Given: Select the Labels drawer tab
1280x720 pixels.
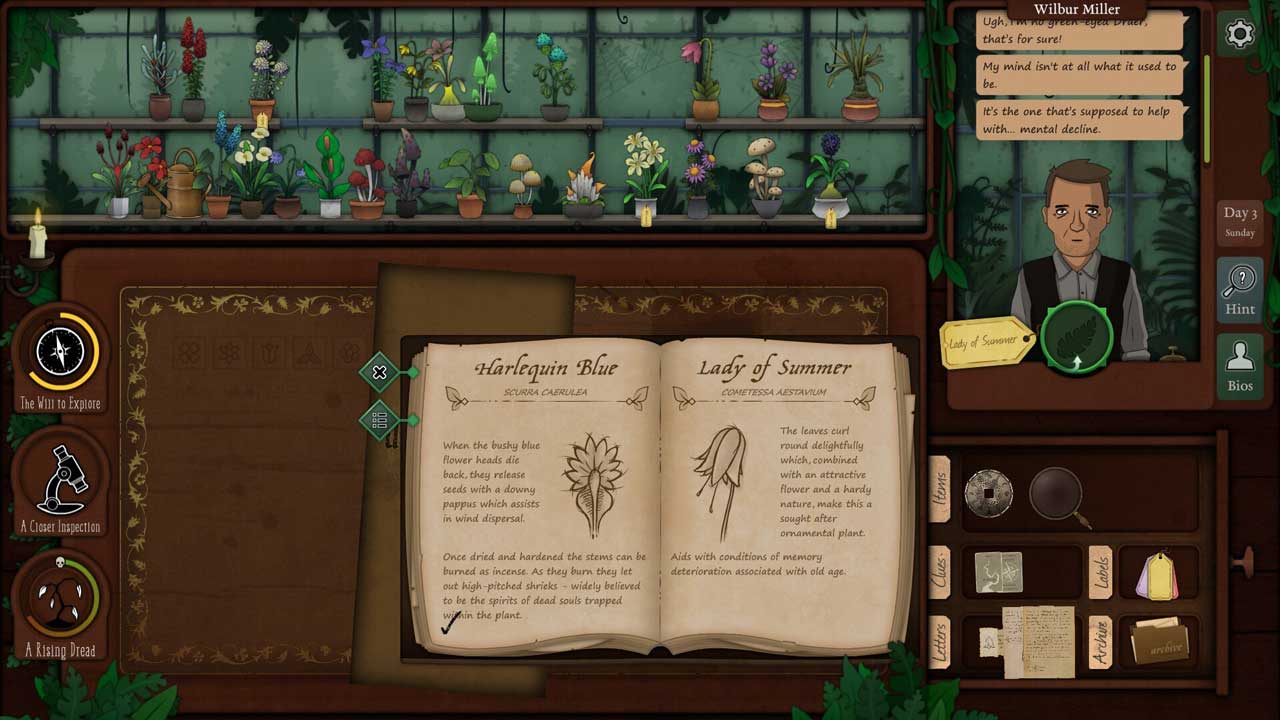Looking at the screenshot, I should [x=1099, y=572].
